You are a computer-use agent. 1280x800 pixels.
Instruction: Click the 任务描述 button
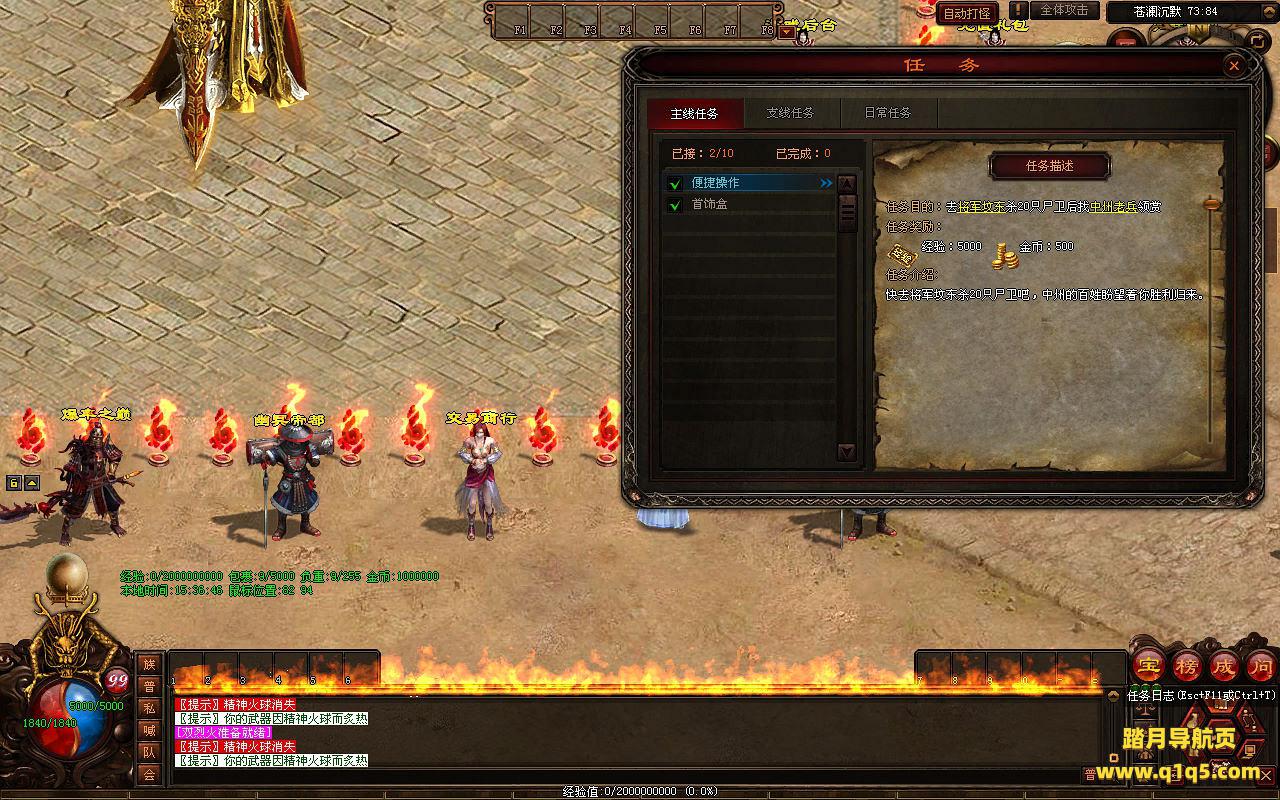1049,166
